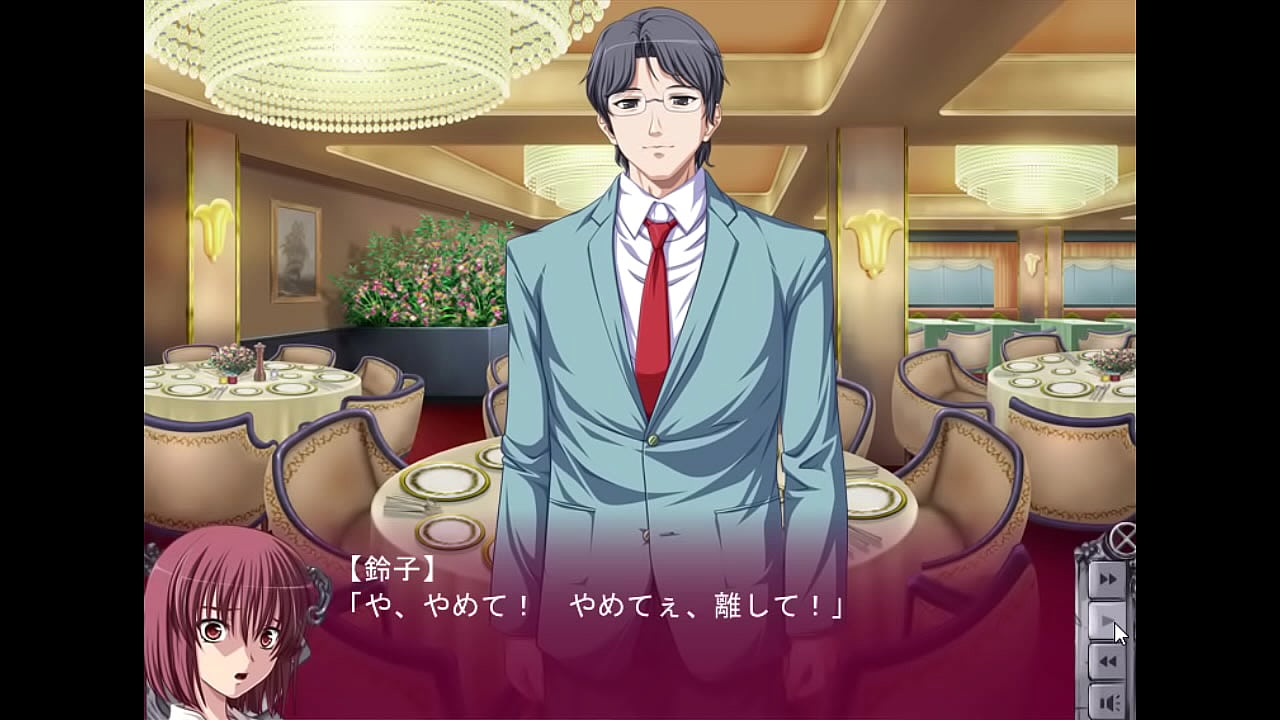The image size is (1280, 720).
Task: Tap the loudspeaker icon at panel bottom
Action: (1108, 700)
